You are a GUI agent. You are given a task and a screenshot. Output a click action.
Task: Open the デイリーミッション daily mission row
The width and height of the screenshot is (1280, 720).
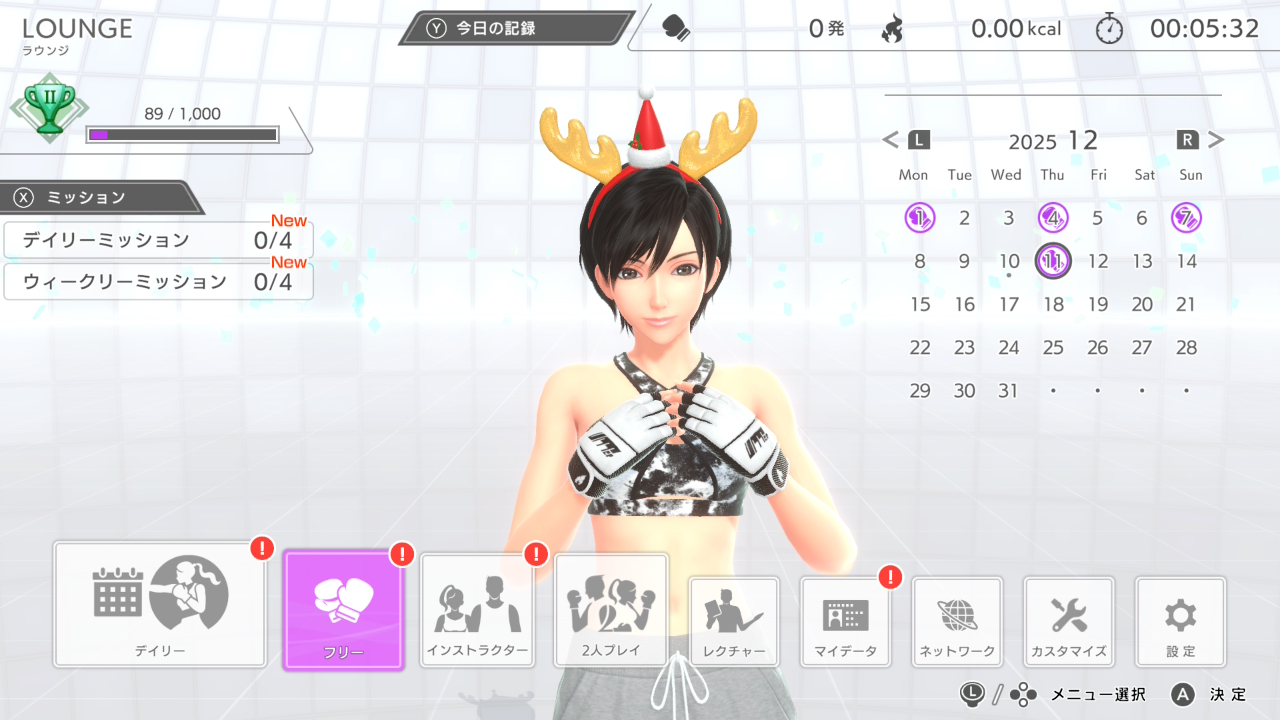(x=158, y=240)
